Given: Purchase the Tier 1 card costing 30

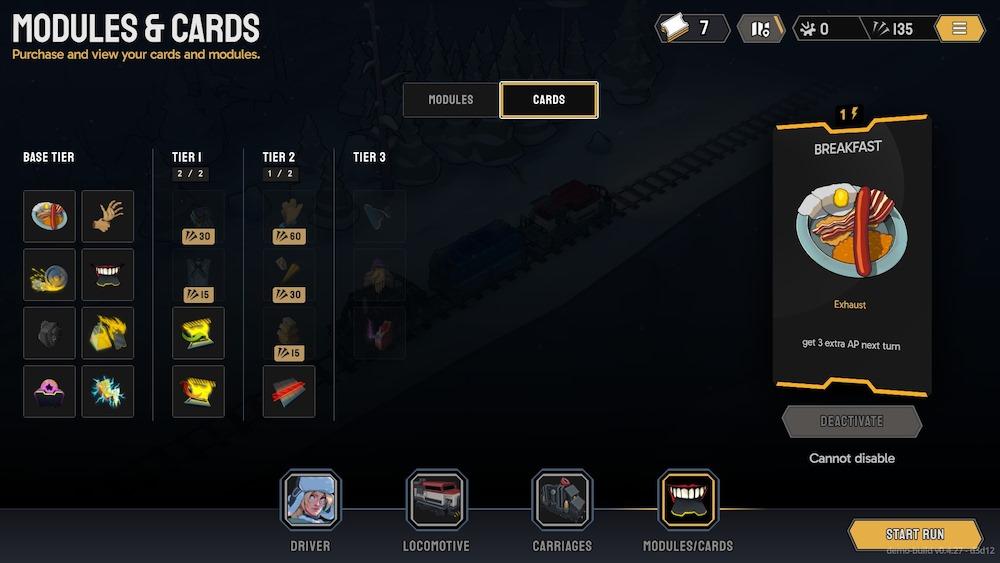Looking at the screenshot, I should click(198, 217).
